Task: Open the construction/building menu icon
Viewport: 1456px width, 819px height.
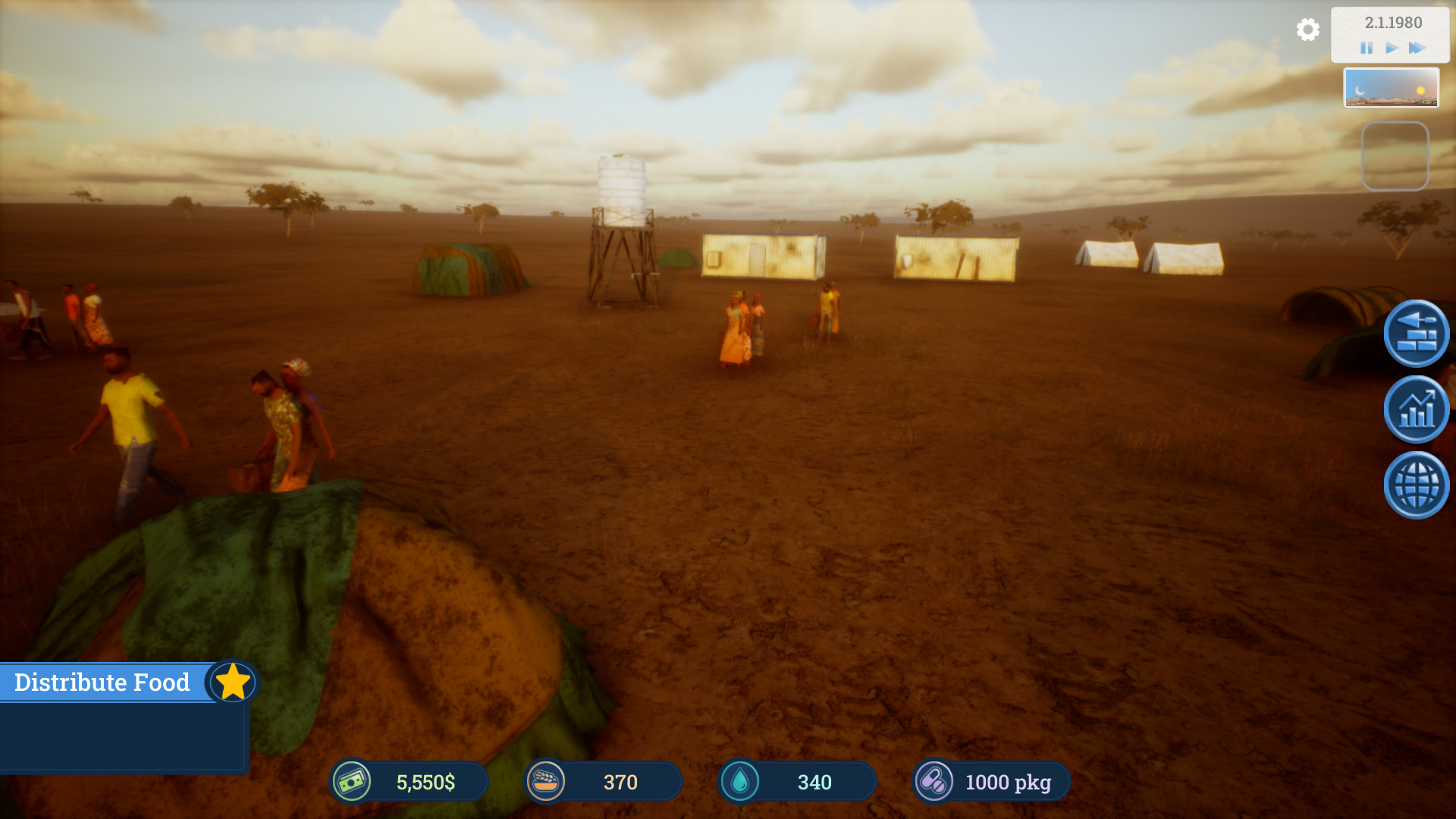Action: [x=1415, y=333]
